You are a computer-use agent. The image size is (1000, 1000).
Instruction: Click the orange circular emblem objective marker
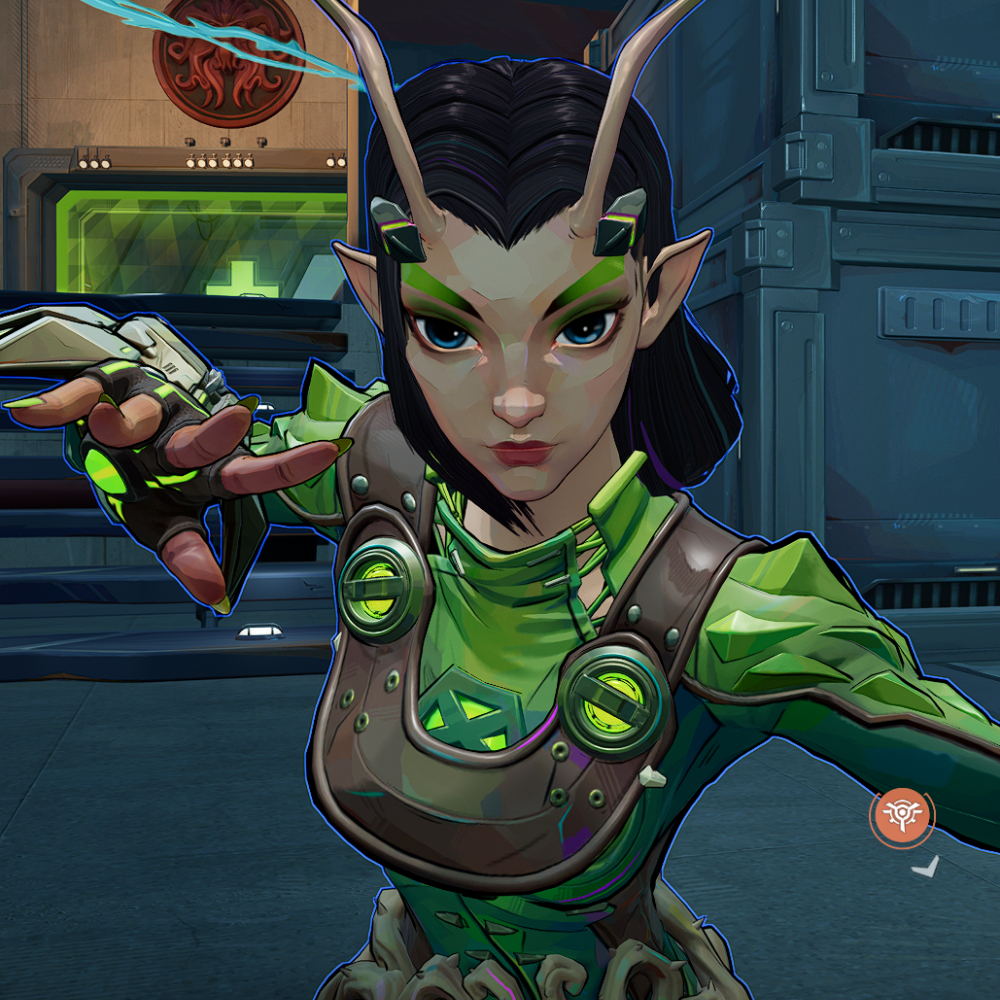901,817
